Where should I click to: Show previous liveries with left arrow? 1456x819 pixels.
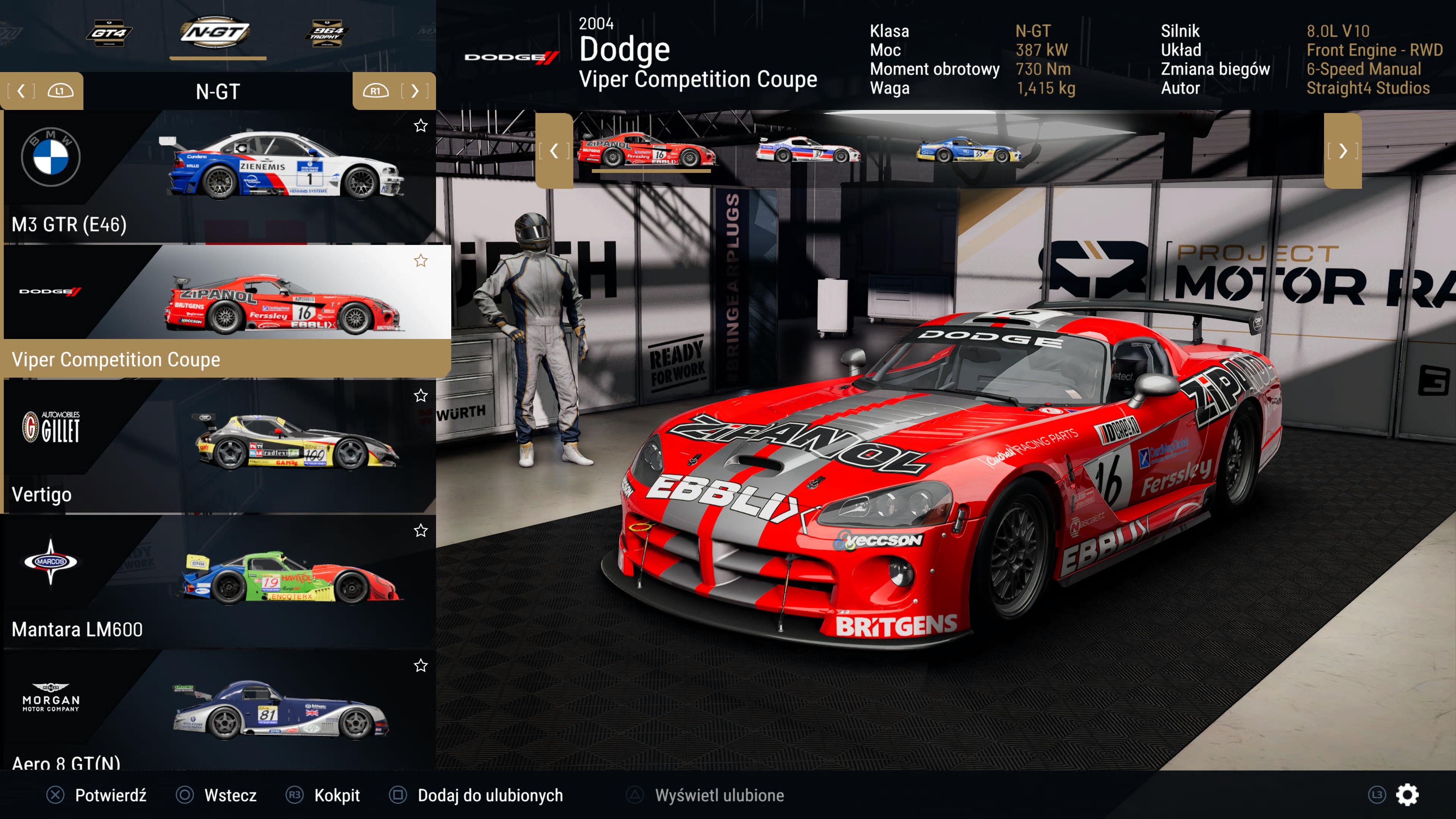[554, 151]
